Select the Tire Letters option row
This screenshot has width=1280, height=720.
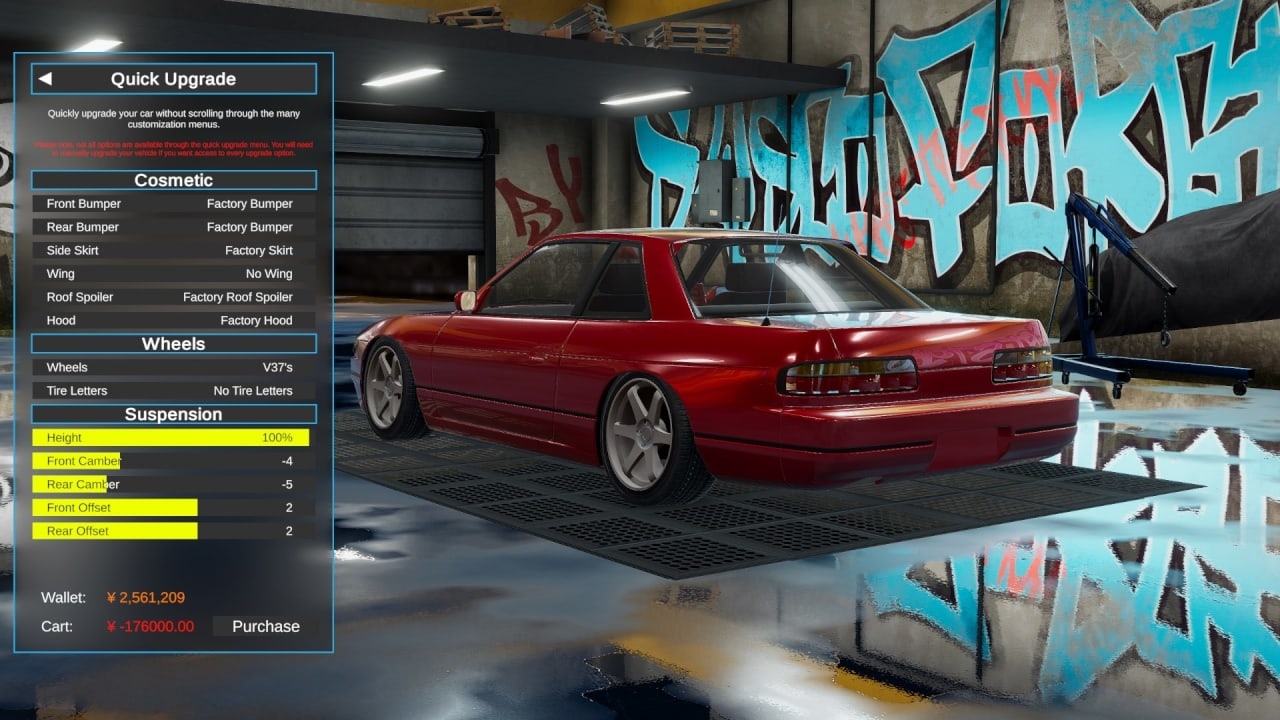tap(173, 391)
